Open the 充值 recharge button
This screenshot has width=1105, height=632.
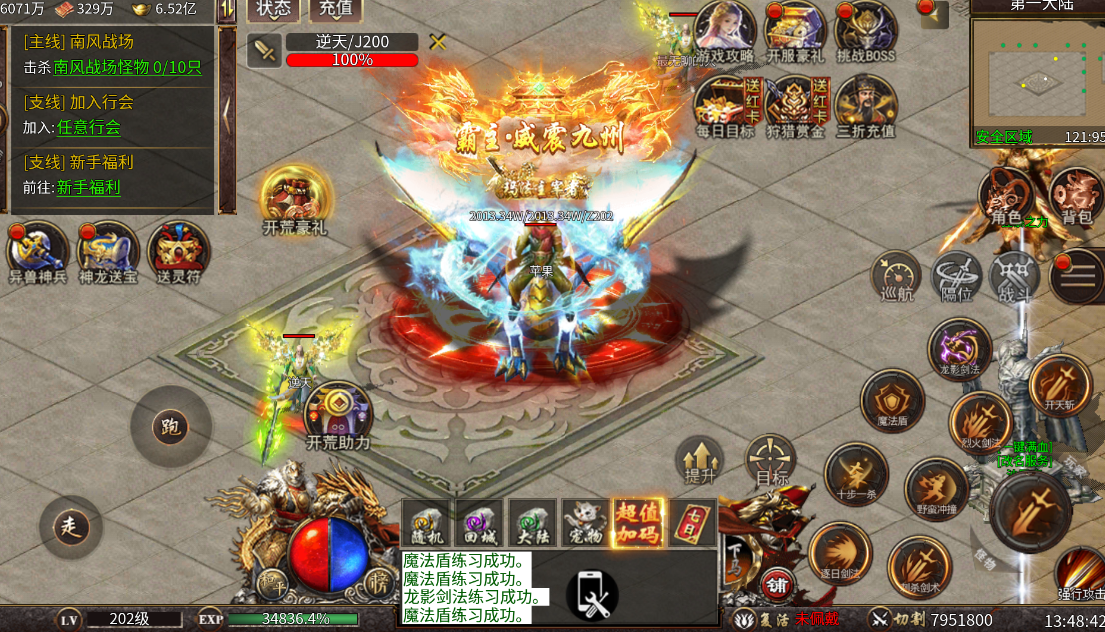(x=335, y=9)
